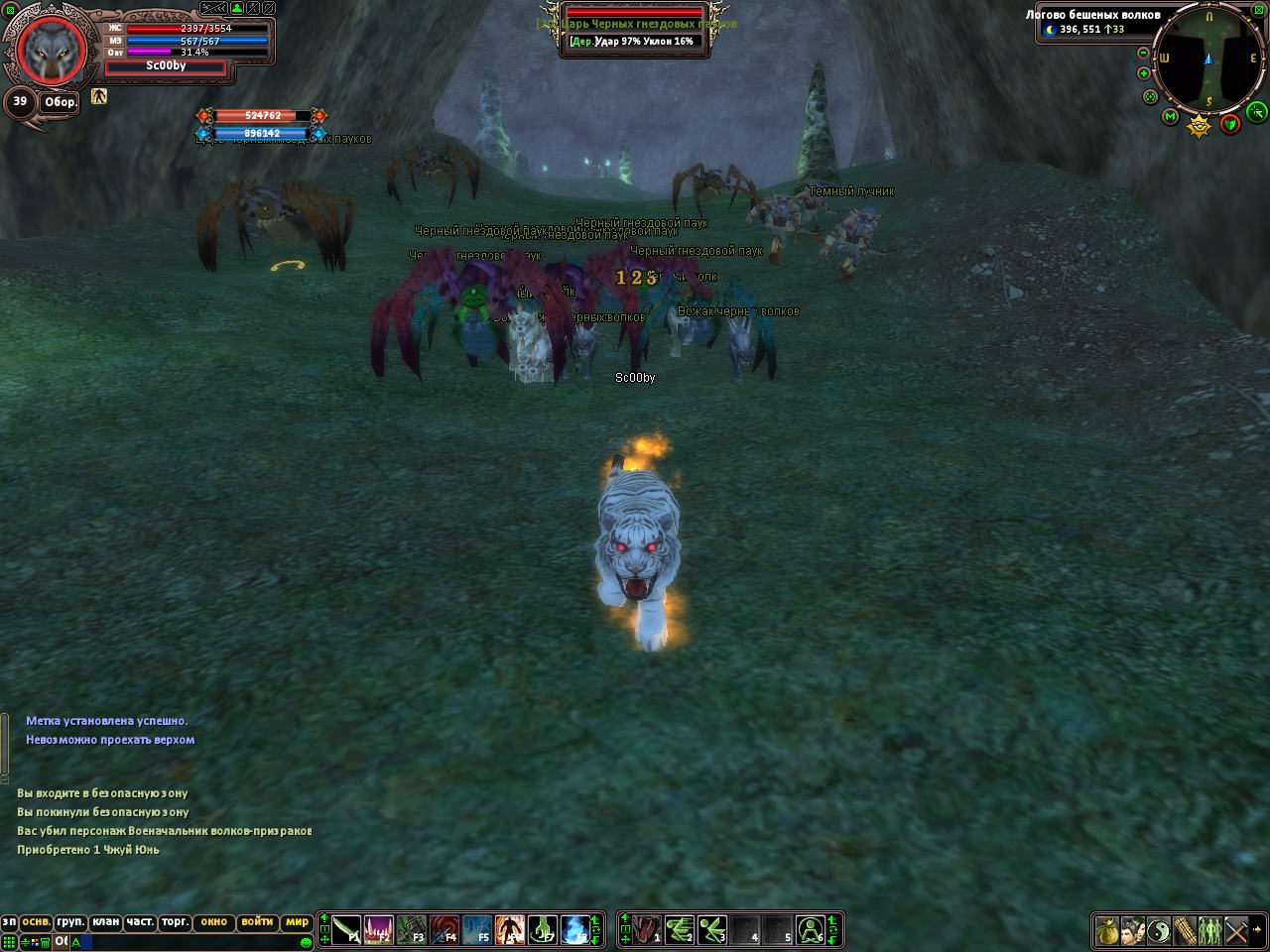Click the "Обор." mode button
The width and height of the screenshot is (1270, 952).
click(60, 103)
